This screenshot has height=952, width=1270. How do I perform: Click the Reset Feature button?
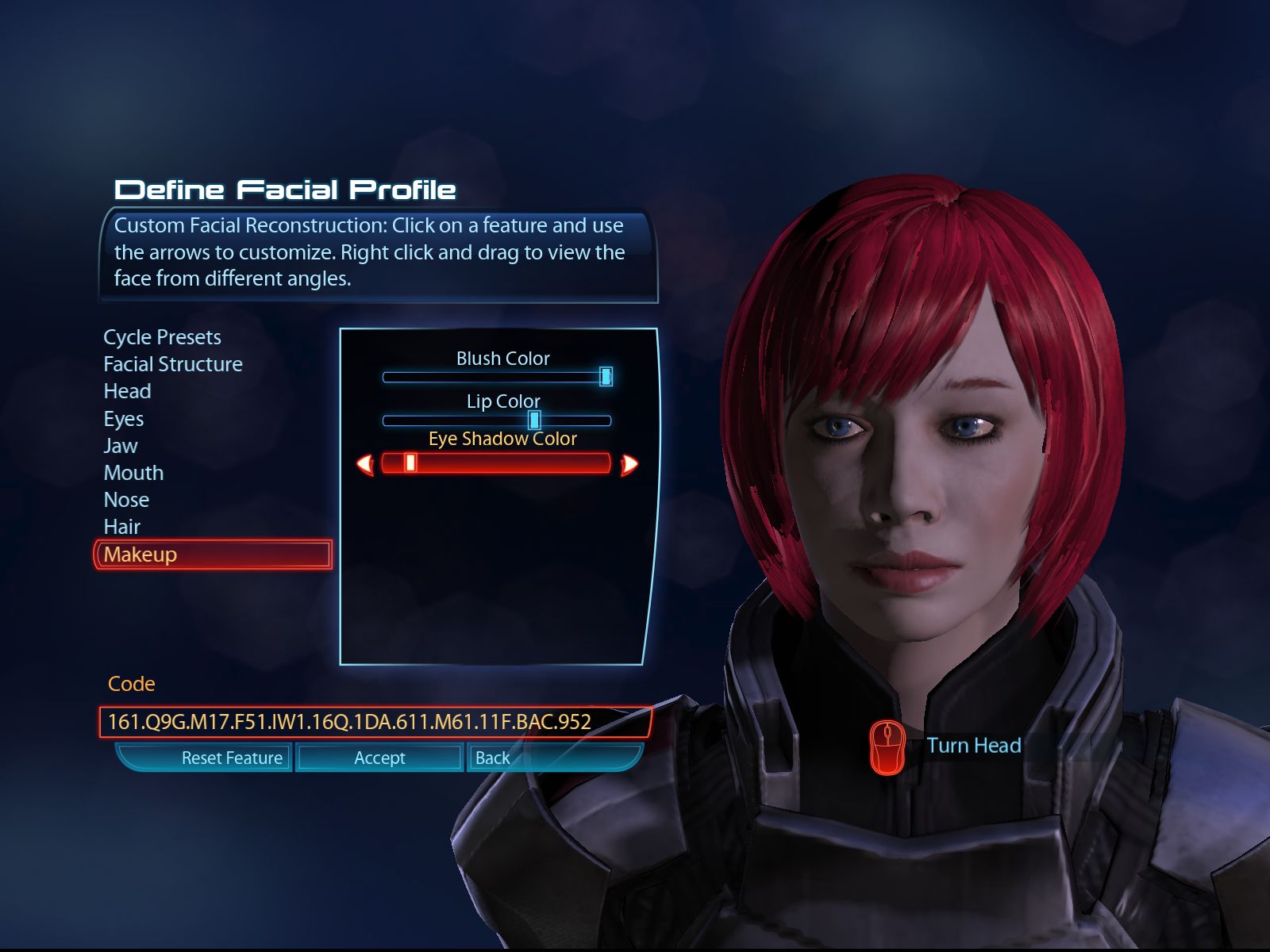point(232,758)
